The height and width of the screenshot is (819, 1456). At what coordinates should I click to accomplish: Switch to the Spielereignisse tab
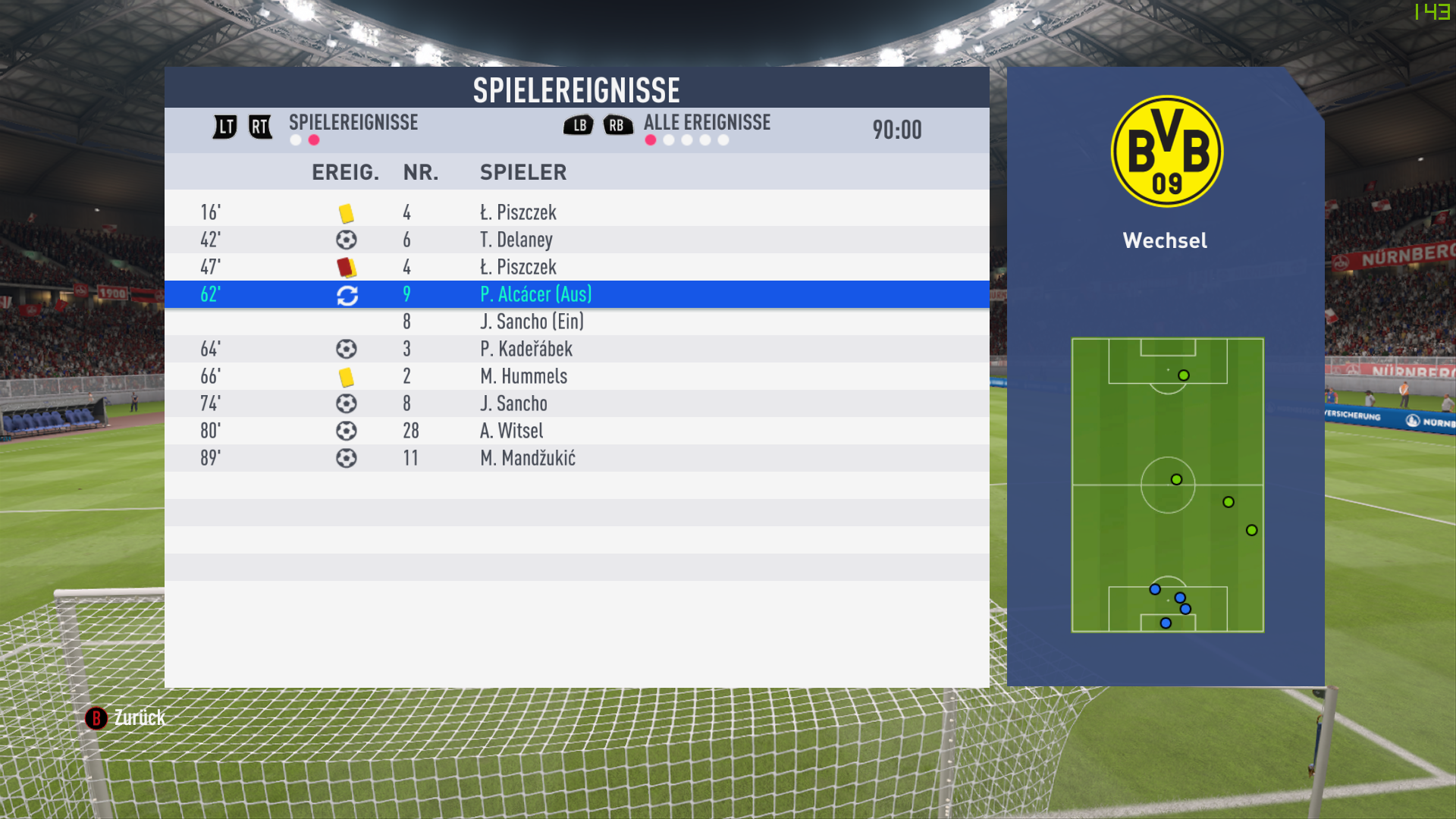click(353, 123)
